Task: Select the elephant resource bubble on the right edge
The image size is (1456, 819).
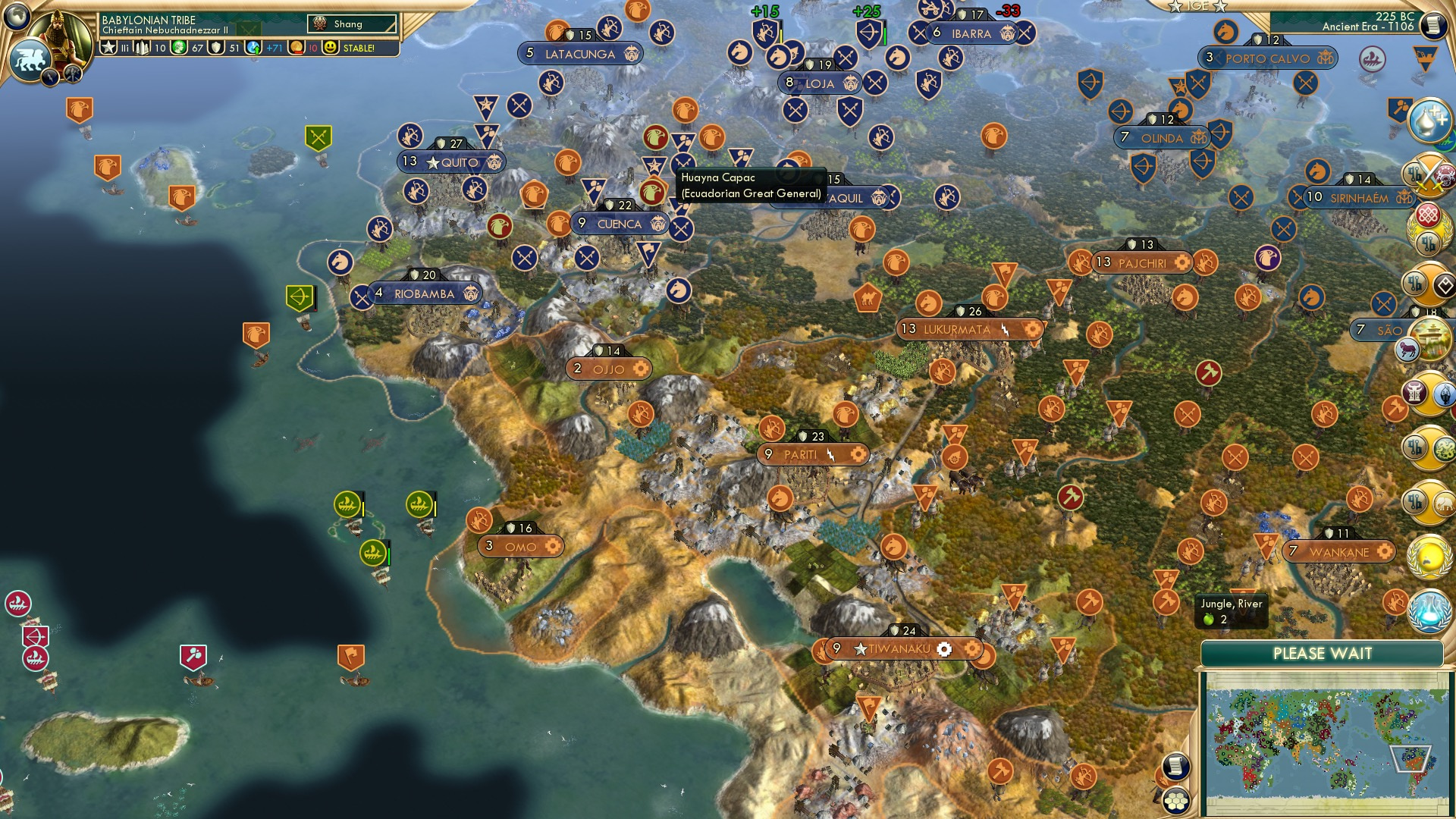Action: pyautogui.click(x=1445, y=503)
